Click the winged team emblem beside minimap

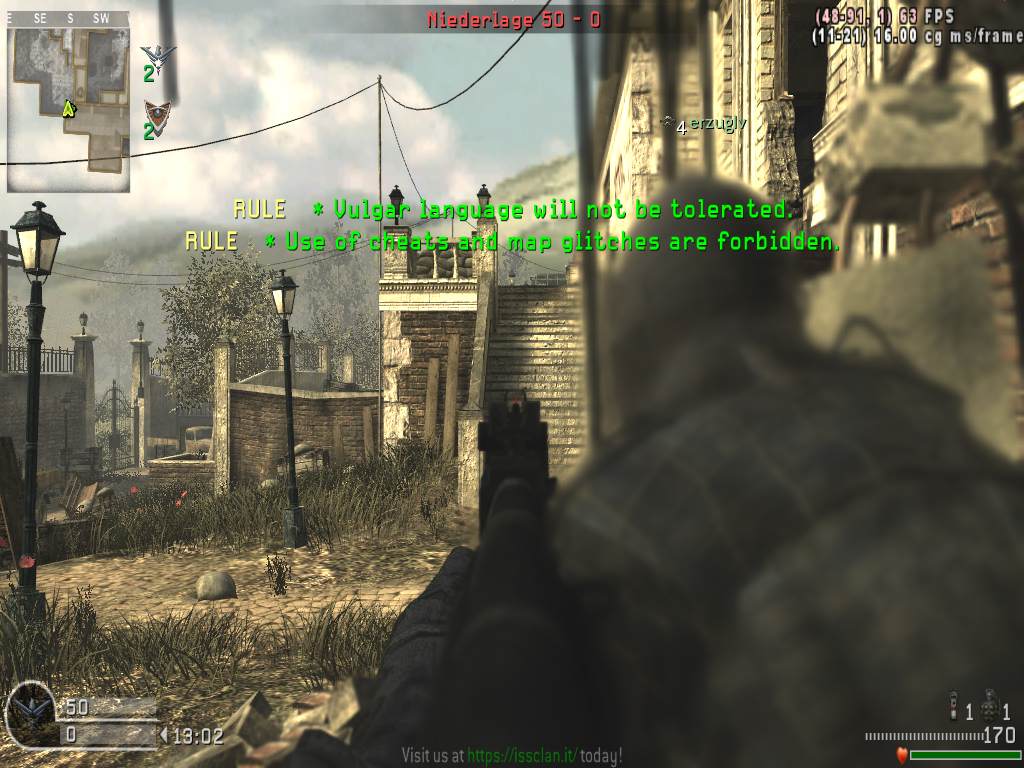157,56
